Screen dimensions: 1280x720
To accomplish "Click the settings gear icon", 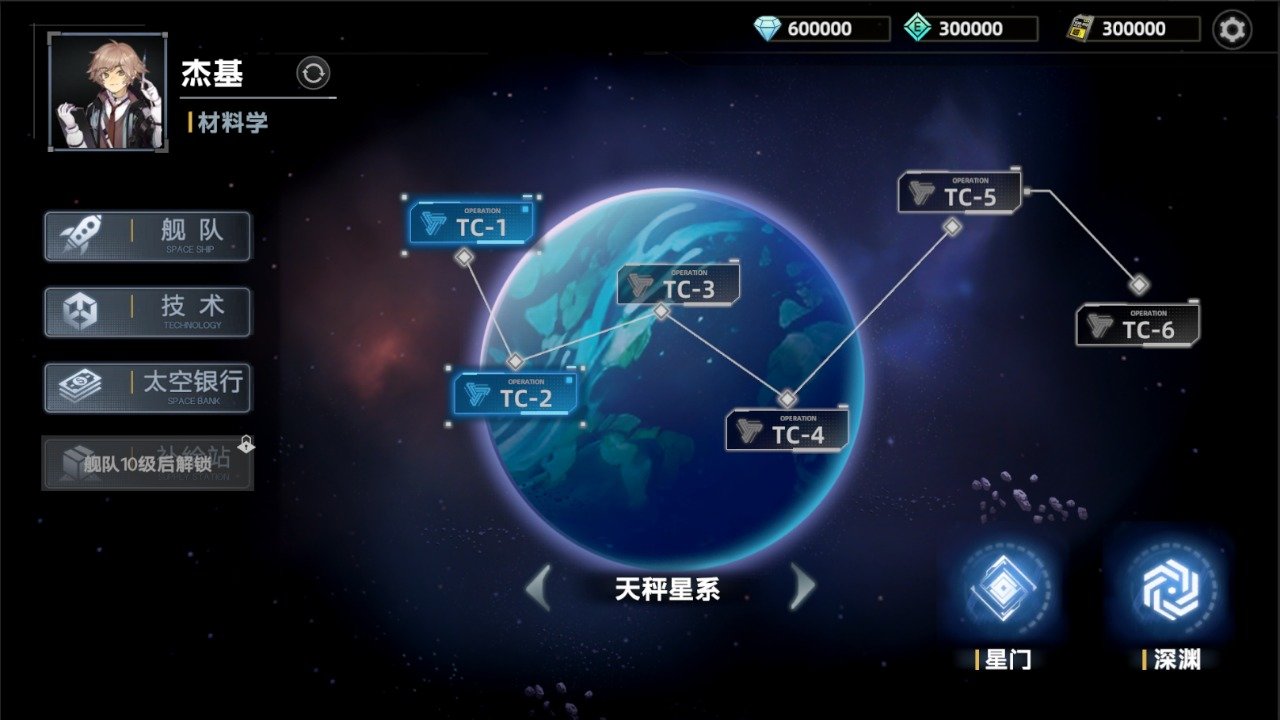I will pos(1233,29).
